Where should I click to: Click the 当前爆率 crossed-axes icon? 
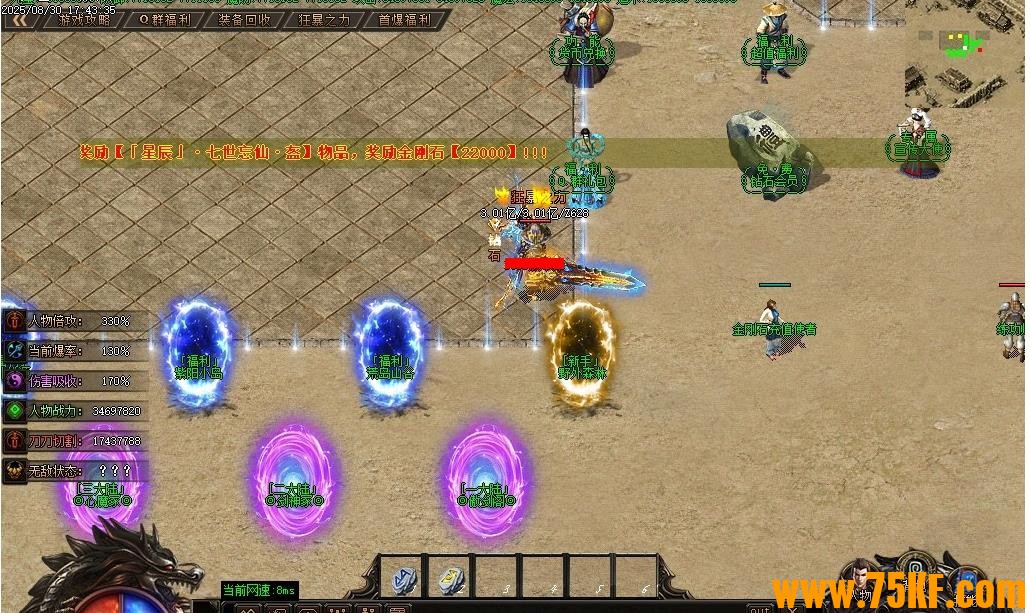(x=14, y=351)
